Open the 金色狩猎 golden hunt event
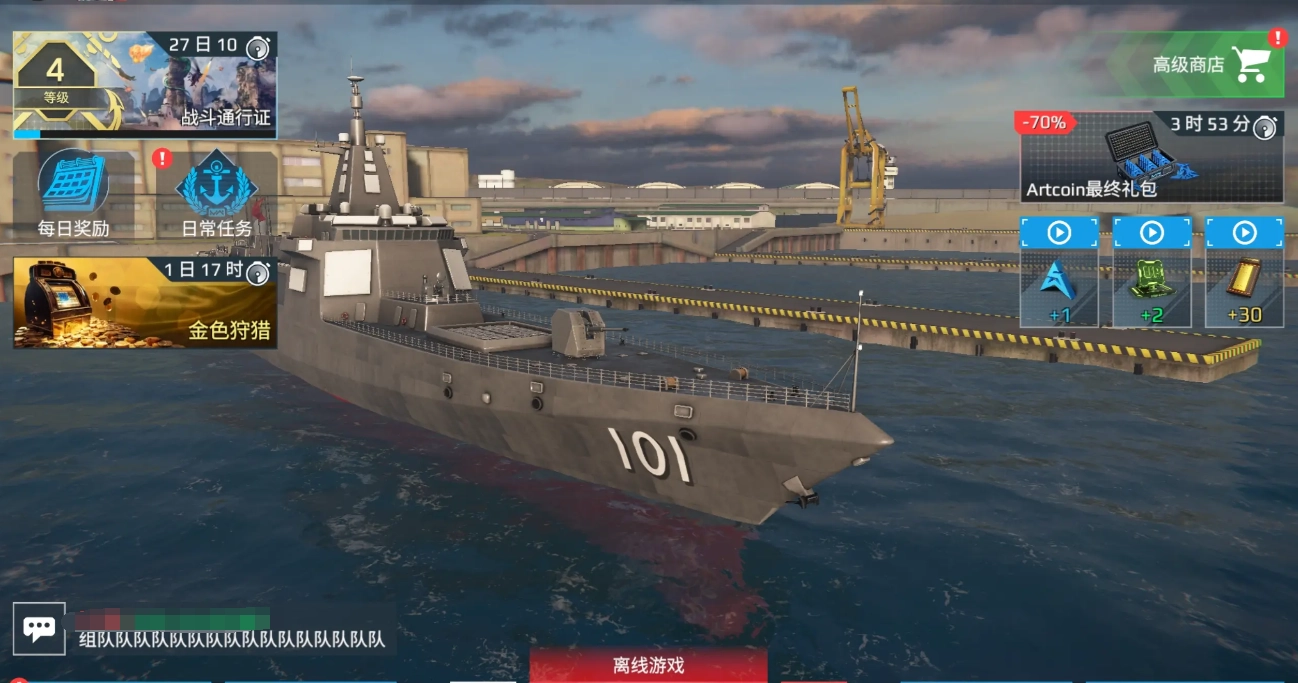Image resolution: width=1298 pixels, height=683 pixels. coord(145,303)
